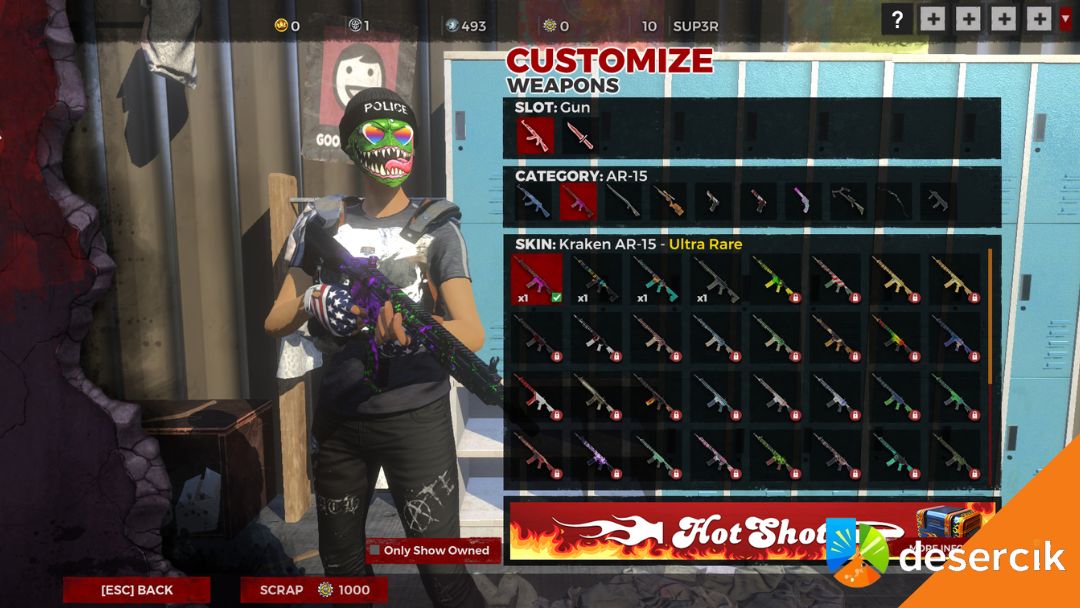Select the equipped Kraken AR-15 skin
This screenshot has width=1080, height=608.
click(536, 279)
